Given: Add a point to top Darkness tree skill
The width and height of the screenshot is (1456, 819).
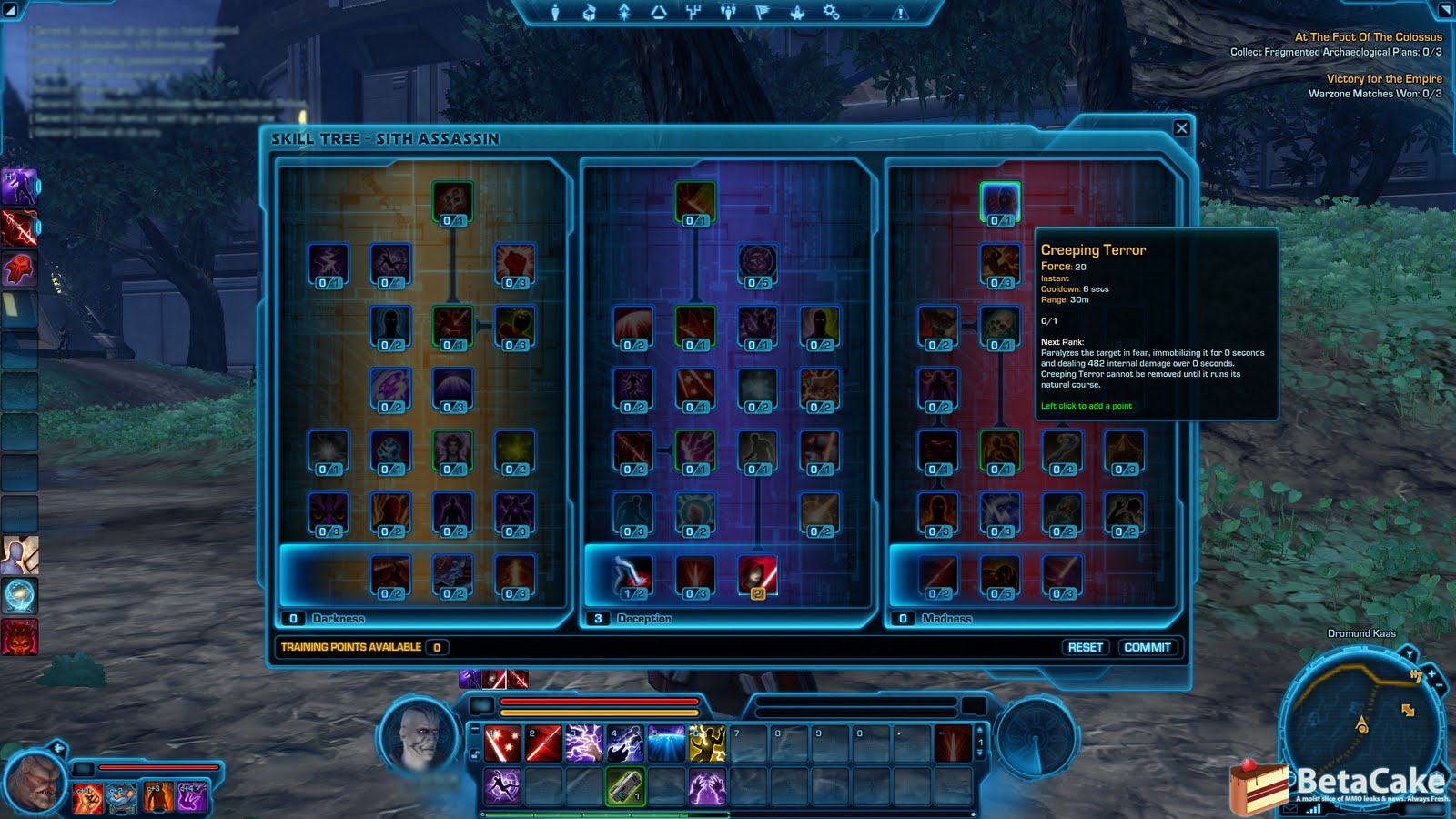Looking at the screenshot, I should click(x=452, y=202).
